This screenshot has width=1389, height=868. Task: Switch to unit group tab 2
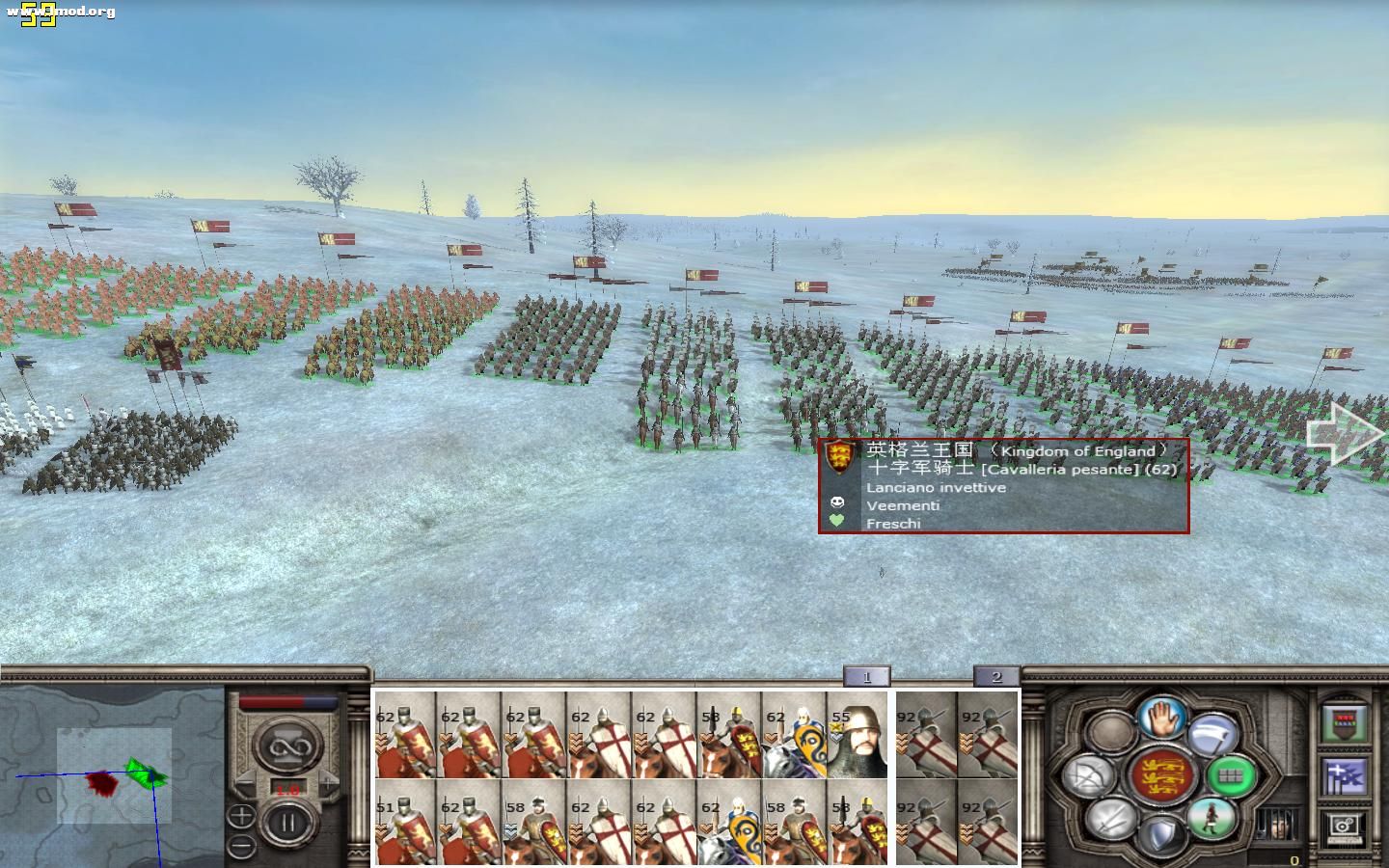pos(996,676)
